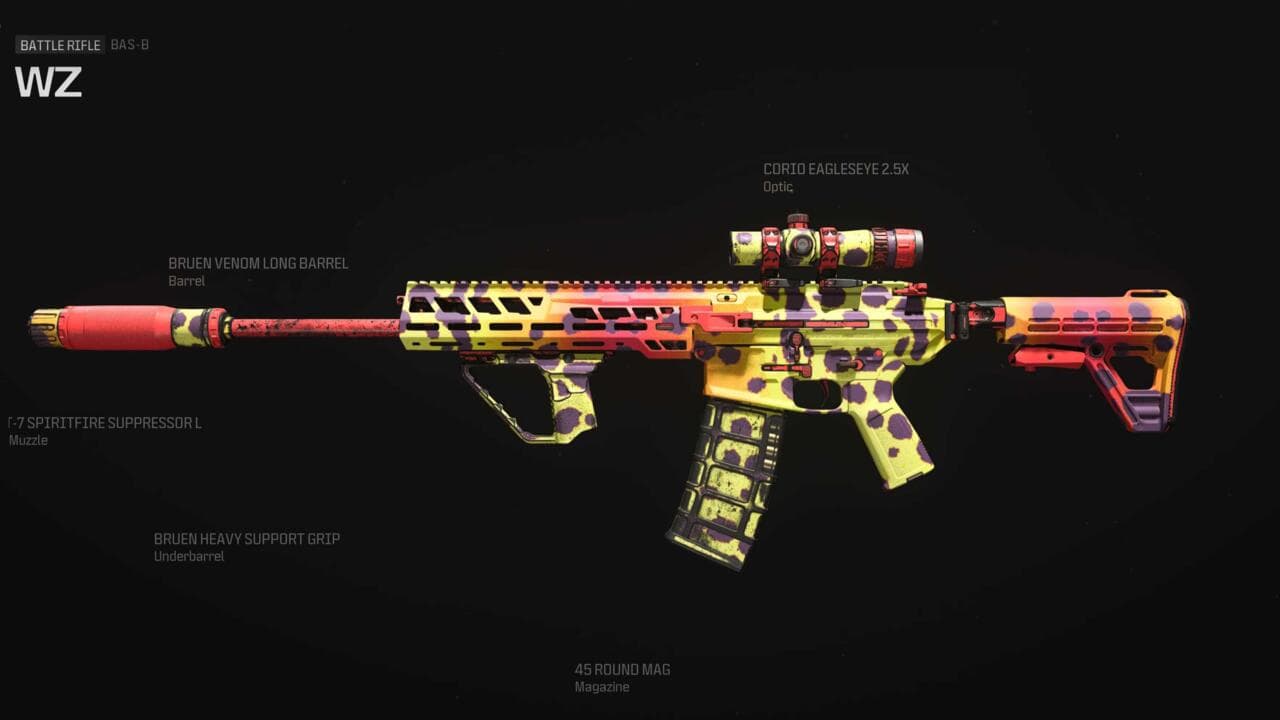Click the Battle Rifle category tag
This screenshot has width=1280, height=720.
coord(58,45)
